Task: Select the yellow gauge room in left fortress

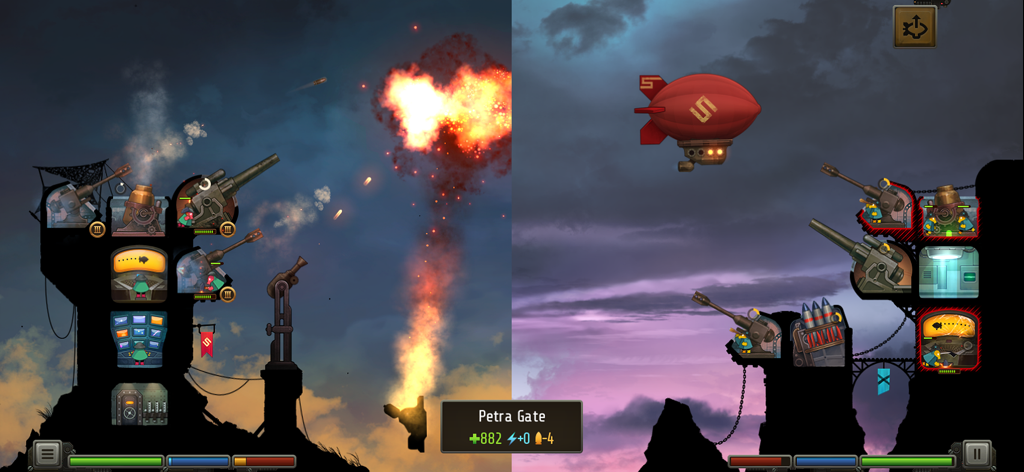Action: (139, 273)
